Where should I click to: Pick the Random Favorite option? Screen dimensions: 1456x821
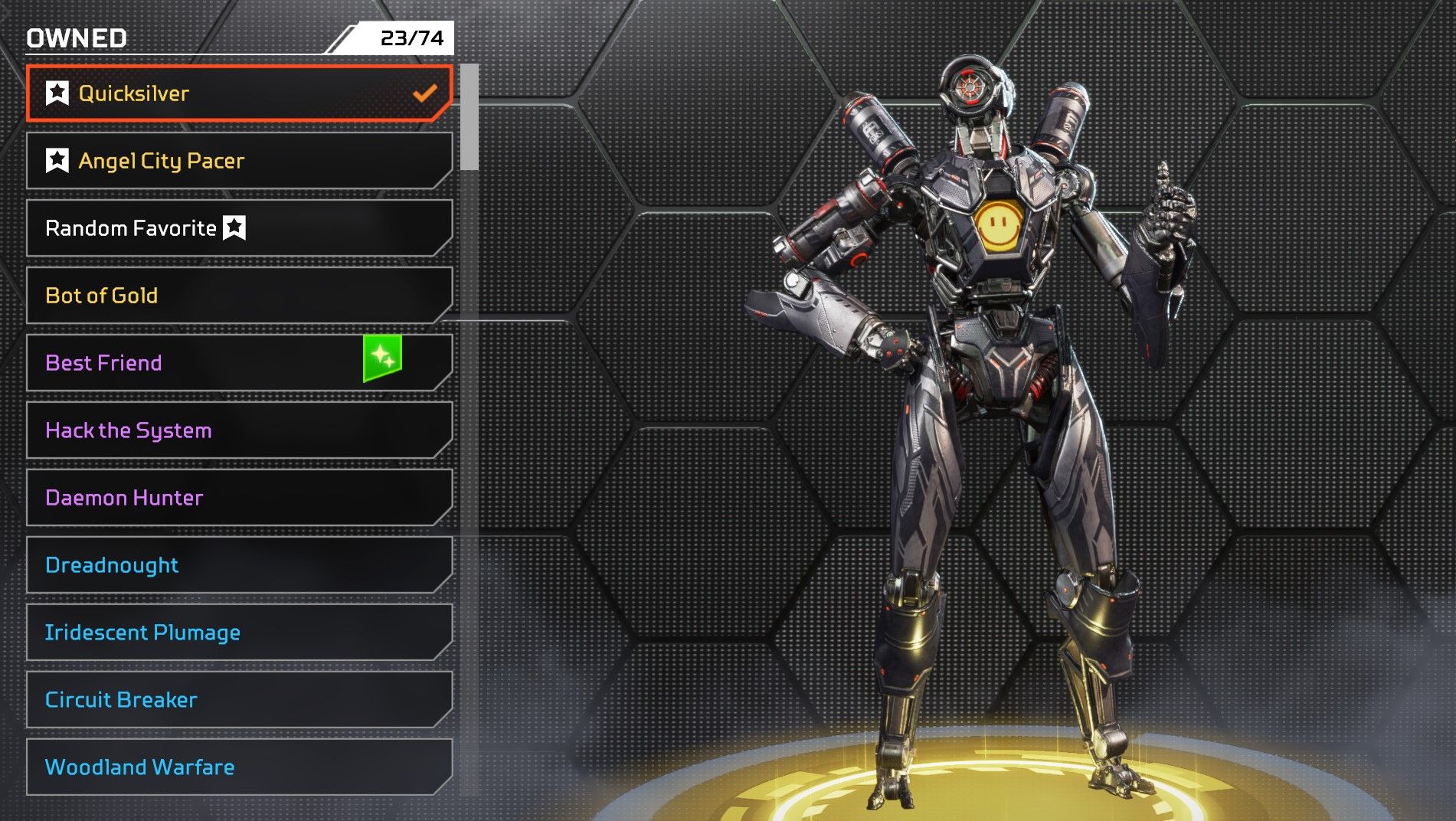(x=239, y=228)
